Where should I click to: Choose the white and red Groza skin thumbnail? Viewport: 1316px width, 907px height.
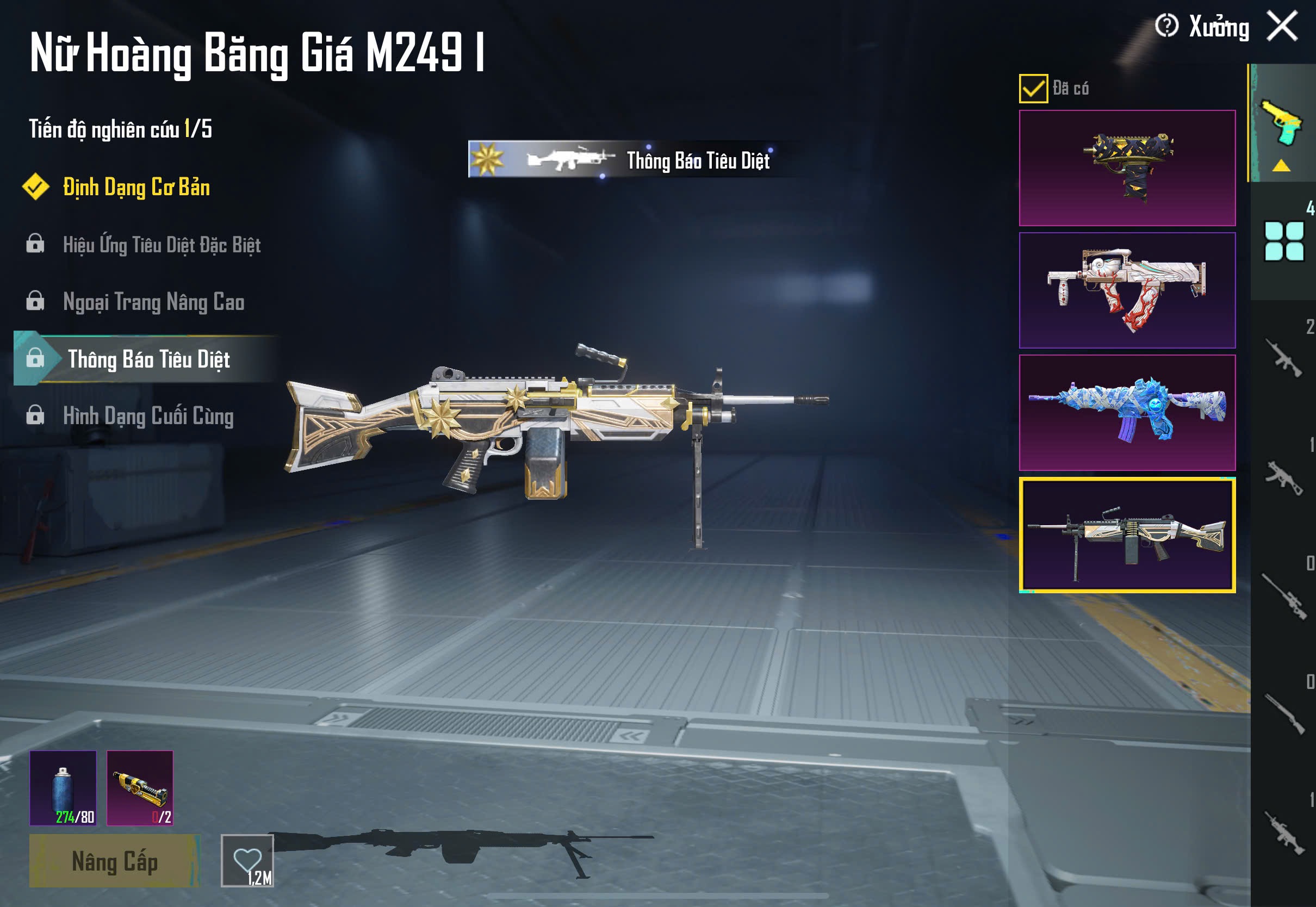point(1127,290)
